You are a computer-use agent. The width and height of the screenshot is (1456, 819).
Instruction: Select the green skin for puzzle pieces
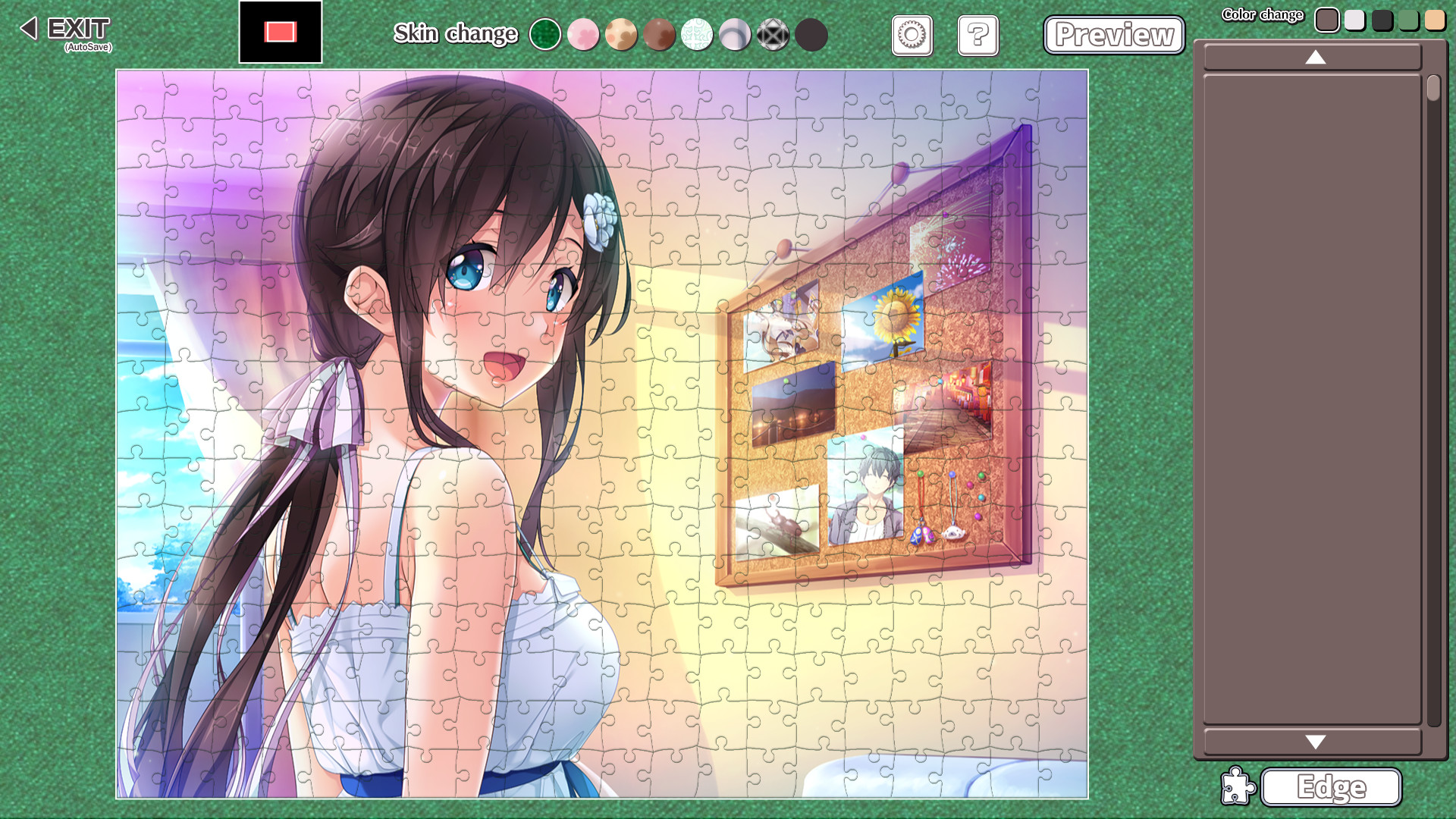click(546, 35)
